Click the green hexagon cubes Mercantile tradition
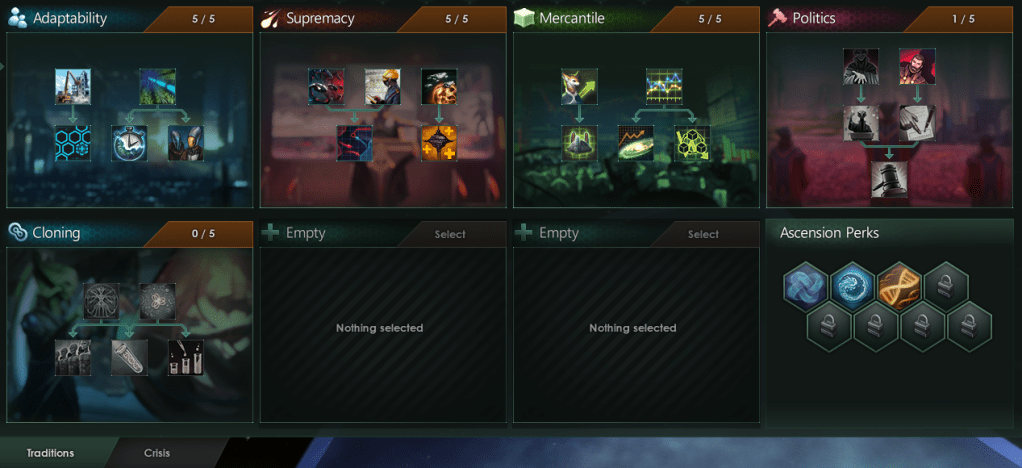The width and height of the screenshot is (1022, 468). pyautogui.click(x=692, y=143)
